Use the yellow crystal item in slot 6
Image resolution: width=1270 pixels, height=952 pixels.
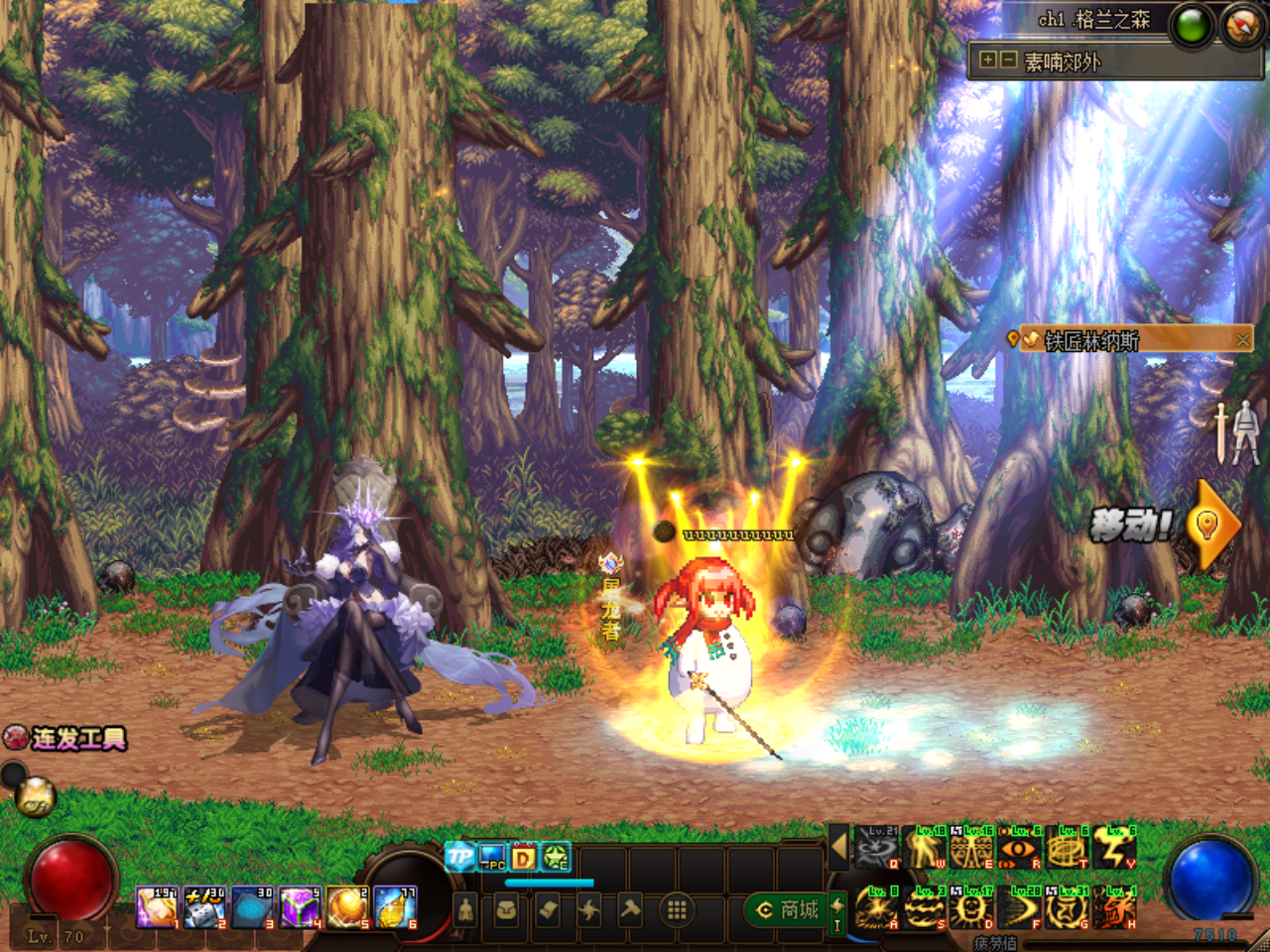click(x=395, y=908)
